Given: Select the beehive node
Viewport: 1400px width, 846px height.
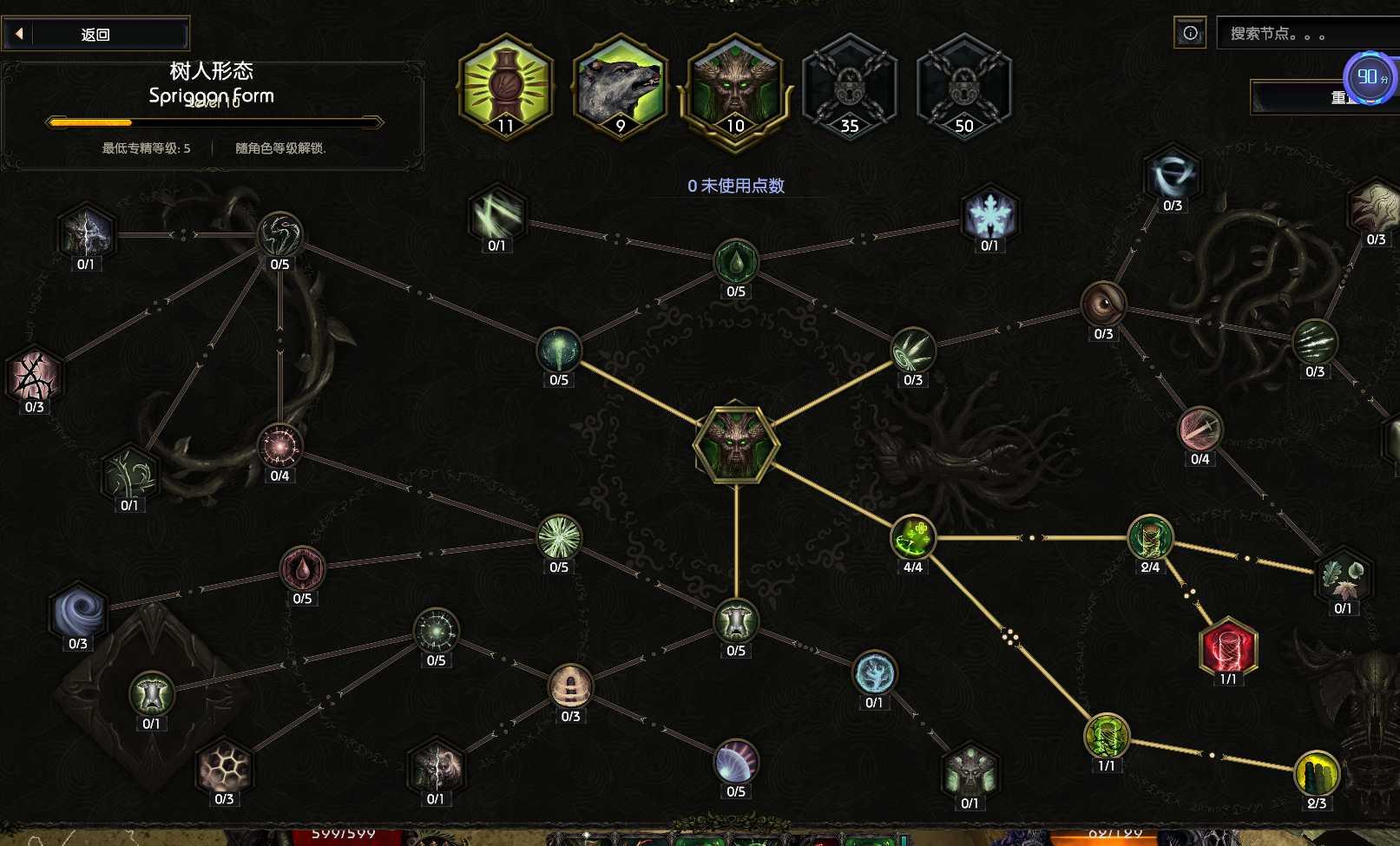Looking at the screenshot, I should pyautogui.click(x=570, y=687).
